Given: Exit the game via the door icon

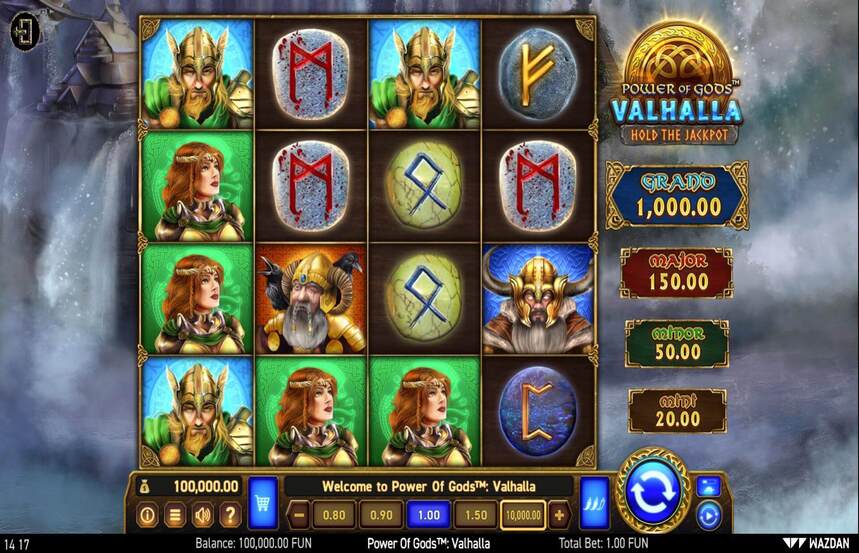Looking at the screenshot, I should click(x=22, y=32).
